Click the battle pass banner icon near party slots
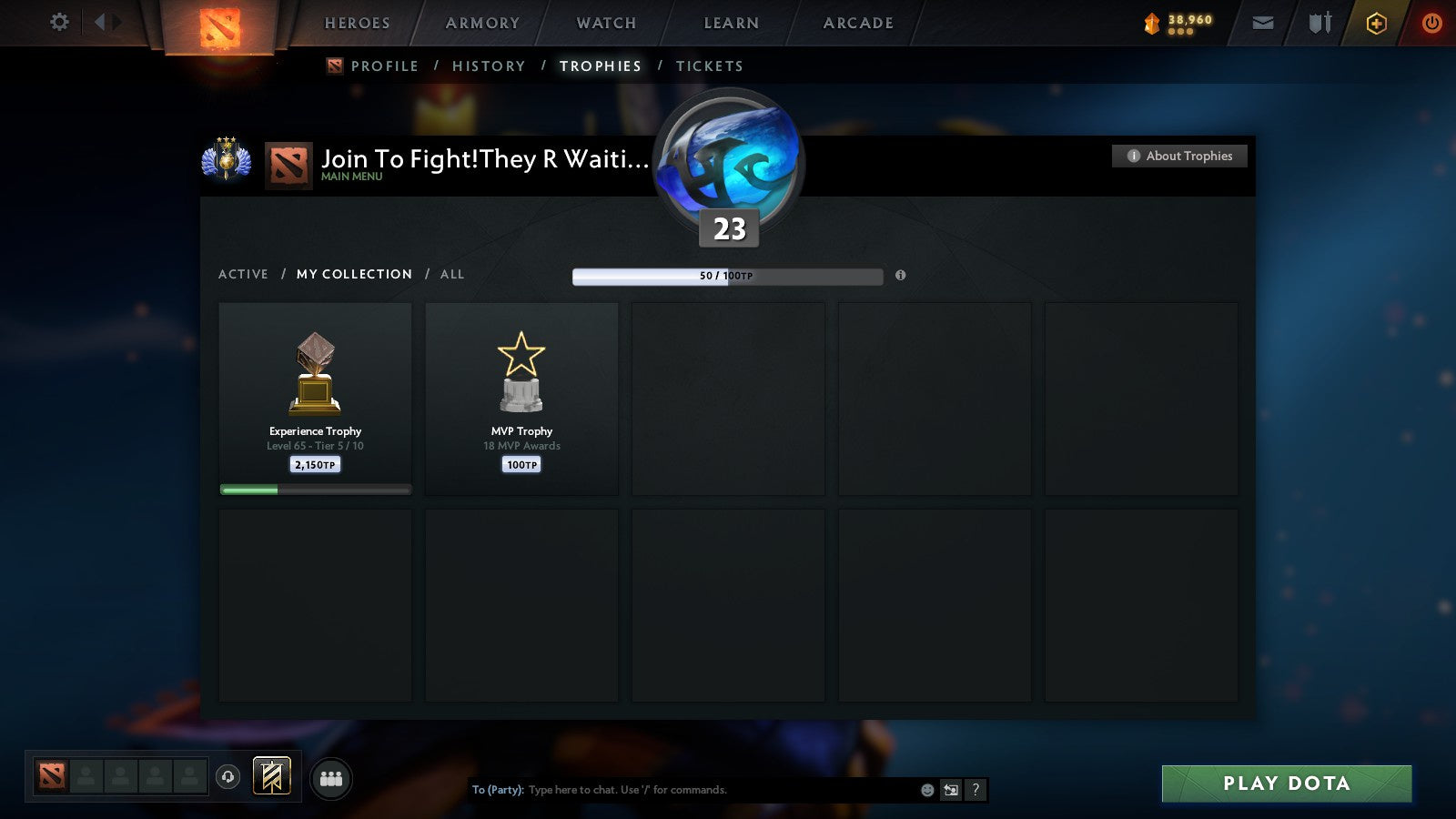The image size is (1456, 819). click(270, 774)
